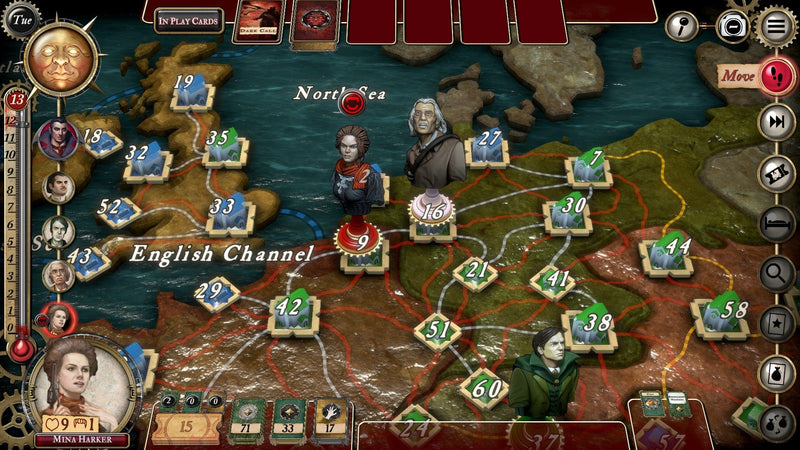
Task: Open the hamburger main menu
Action: point(776,25)
